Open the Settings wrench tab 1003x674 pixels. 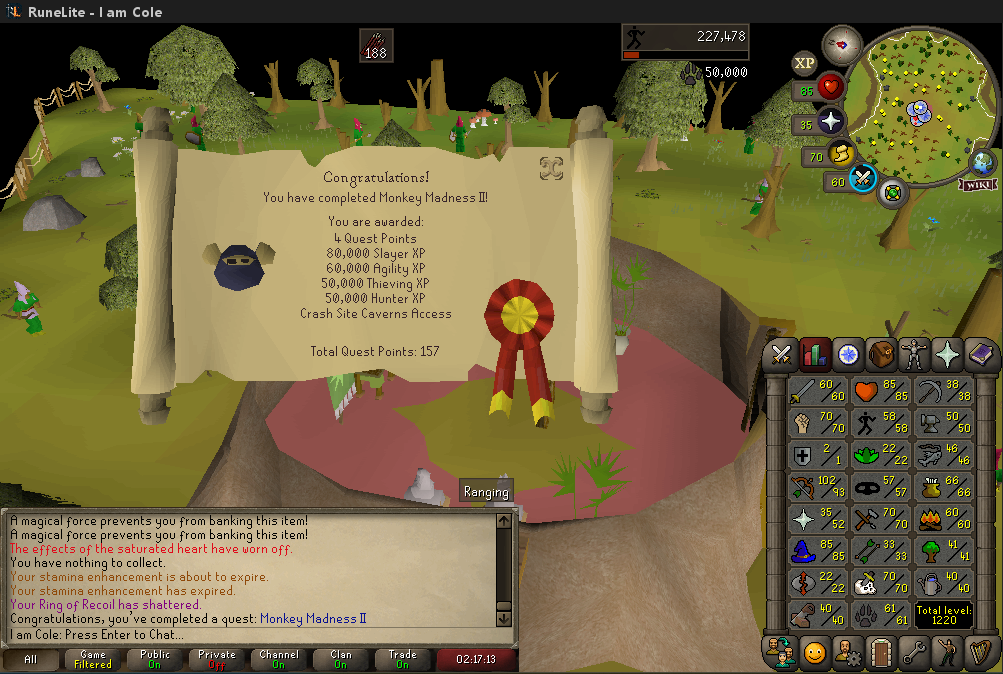tap(915, 652)
